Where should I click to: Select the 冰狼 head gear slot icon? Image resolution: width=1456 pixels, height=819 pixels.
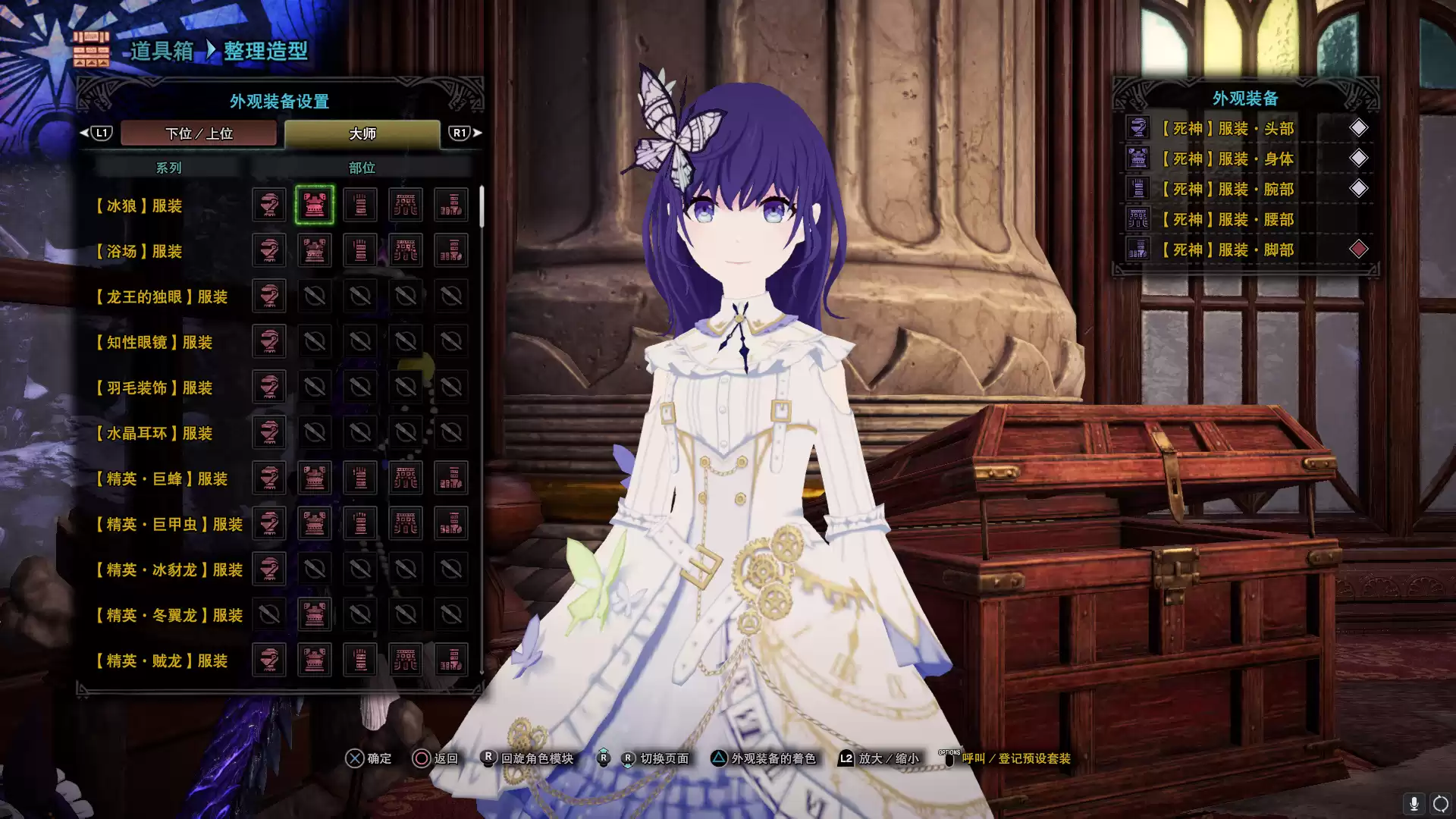pos(268,205)
